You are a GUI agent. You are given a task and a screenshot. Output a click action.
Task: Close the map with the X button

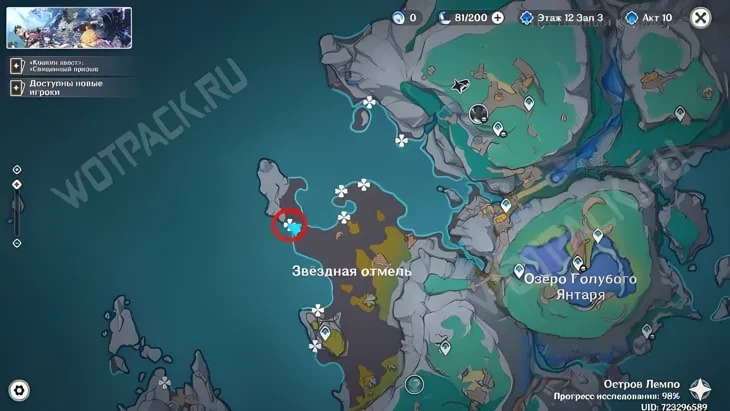701,17
